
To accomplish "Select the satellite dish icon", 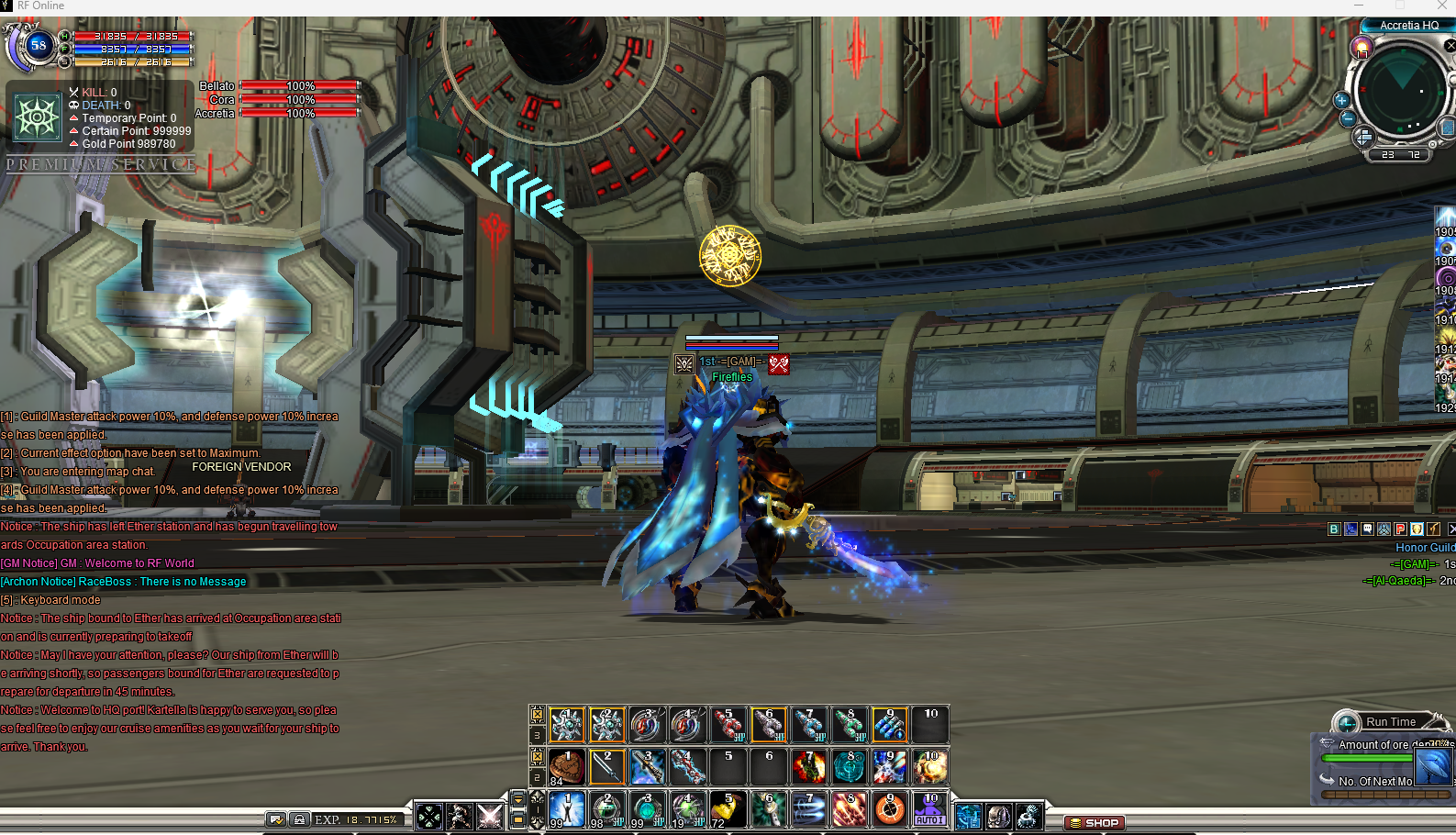I will (x=1029, y=815).
